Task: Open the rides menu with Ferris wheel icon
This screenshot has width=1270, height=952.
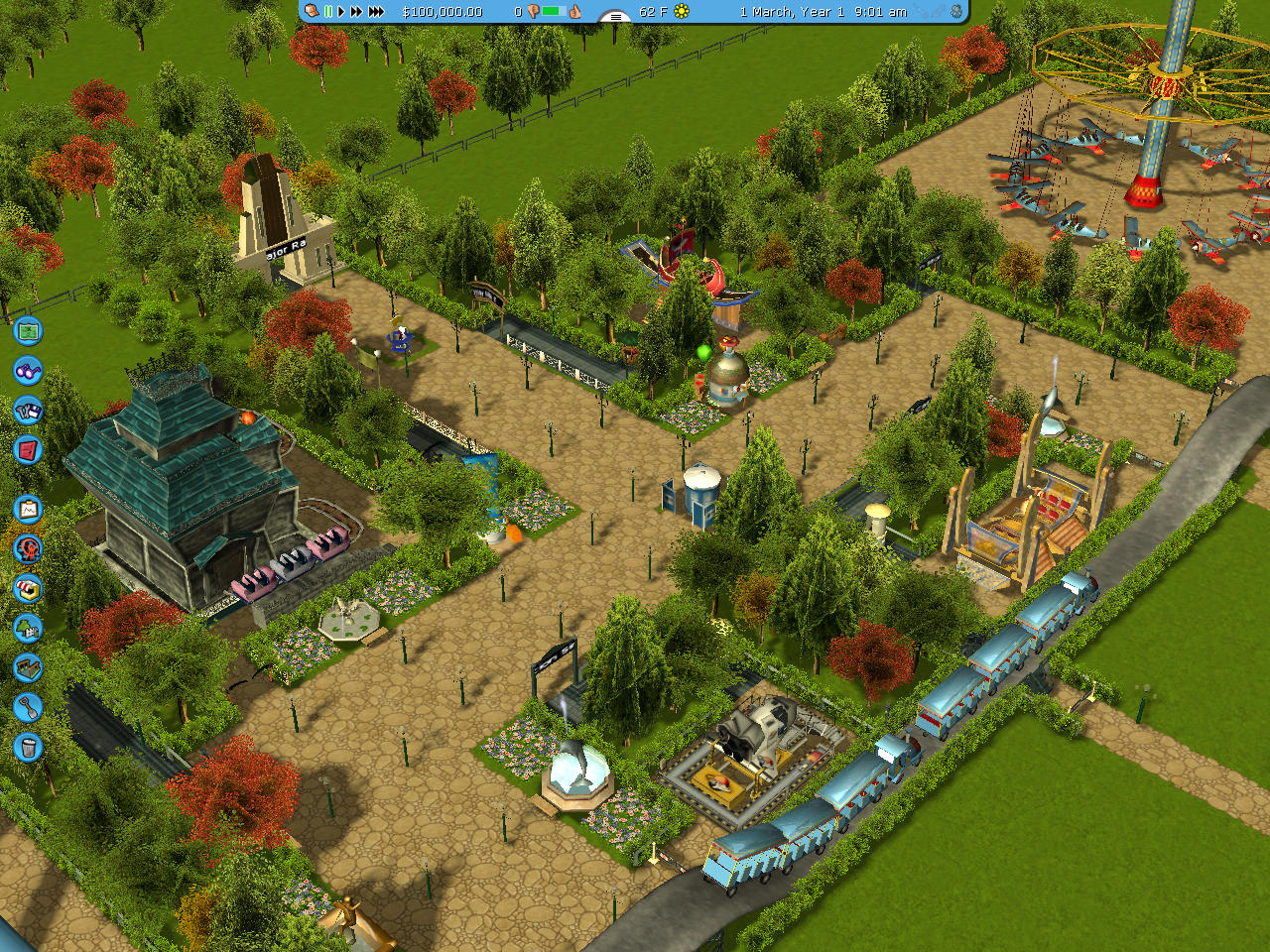Action: pos(28,548)
